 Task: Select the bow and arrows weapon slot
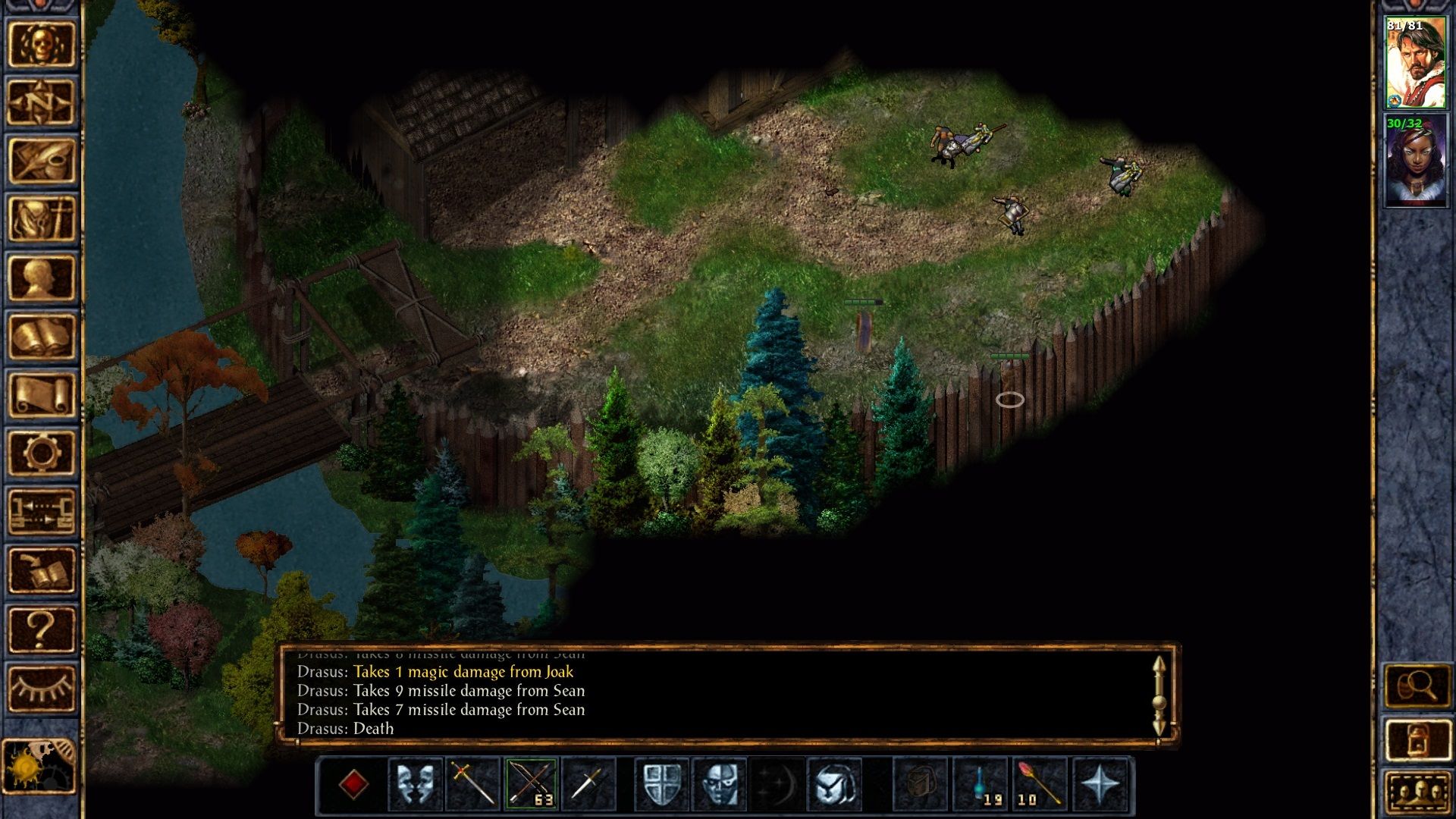point(531,783)
